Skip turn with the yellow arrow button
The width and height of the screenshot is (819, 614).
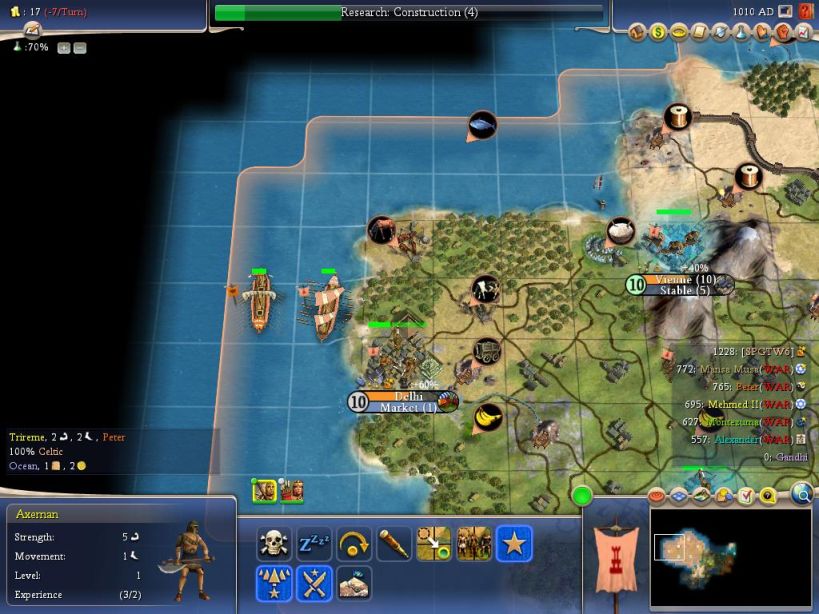tap(354, 544)
